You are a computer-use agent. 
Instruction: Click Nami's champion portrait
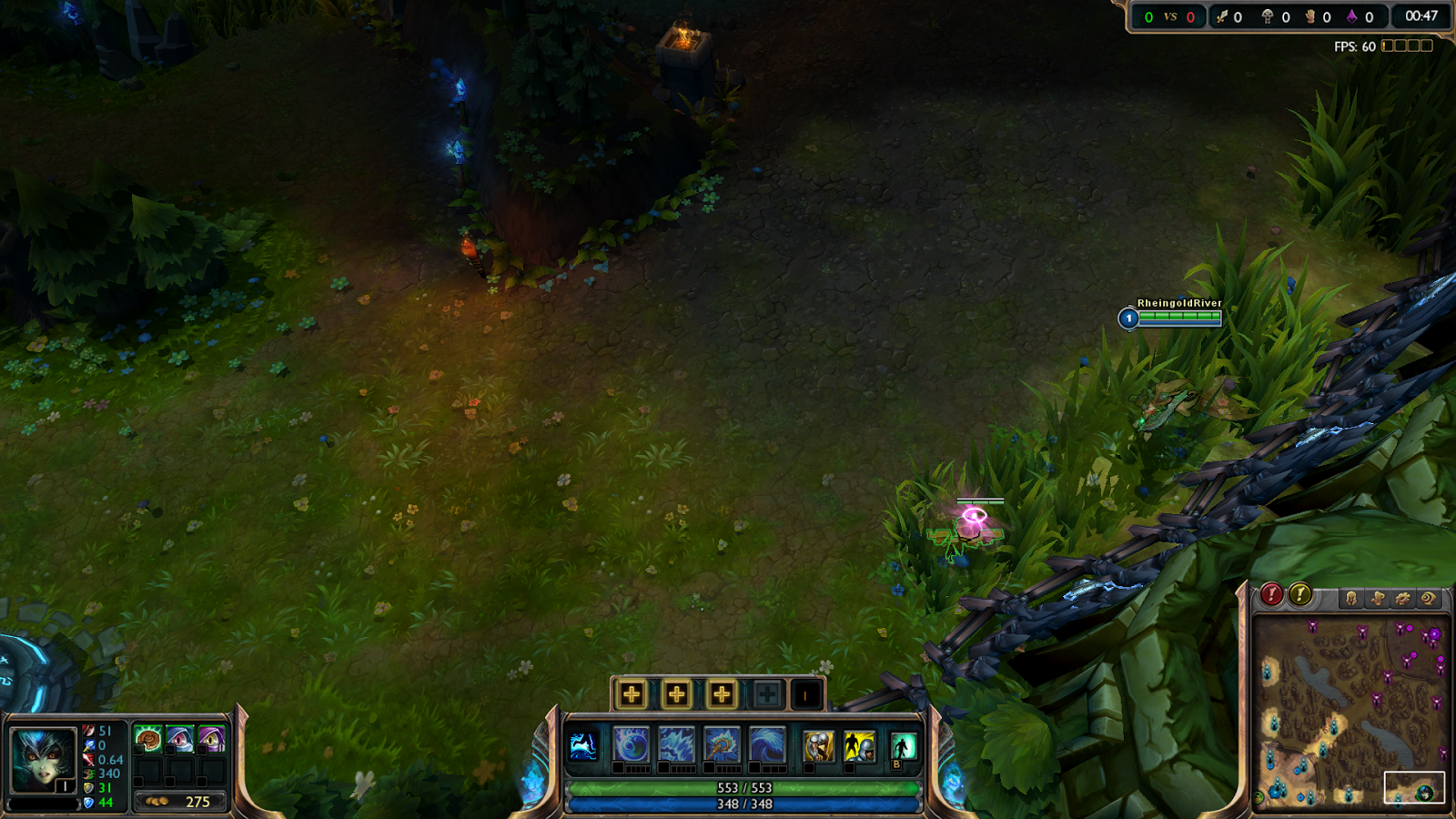43,757
